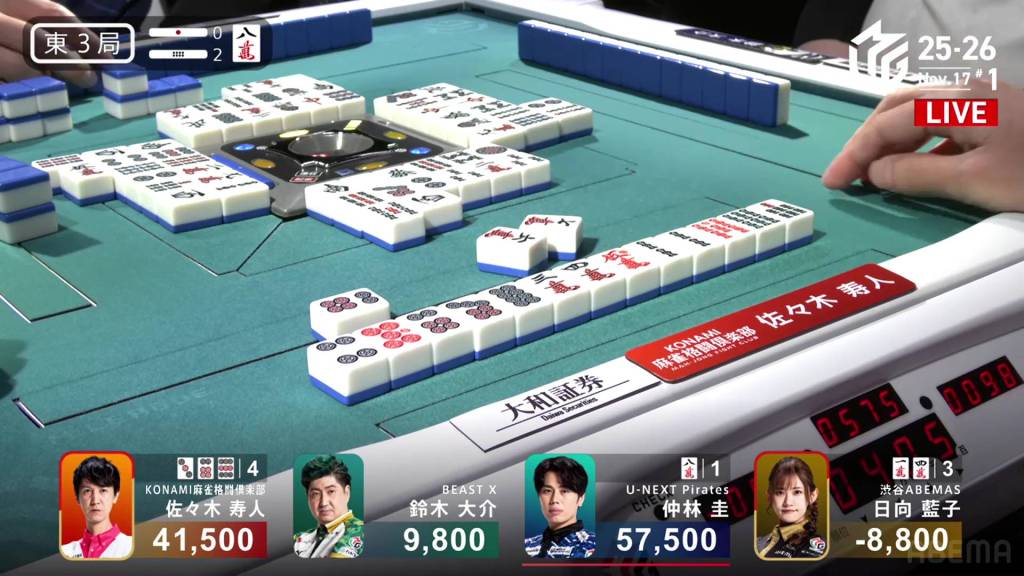Choose BEAST X player Suzuki Daisuke's portrait
This screenshot has height=576, width=1024.
pos(328,505)
